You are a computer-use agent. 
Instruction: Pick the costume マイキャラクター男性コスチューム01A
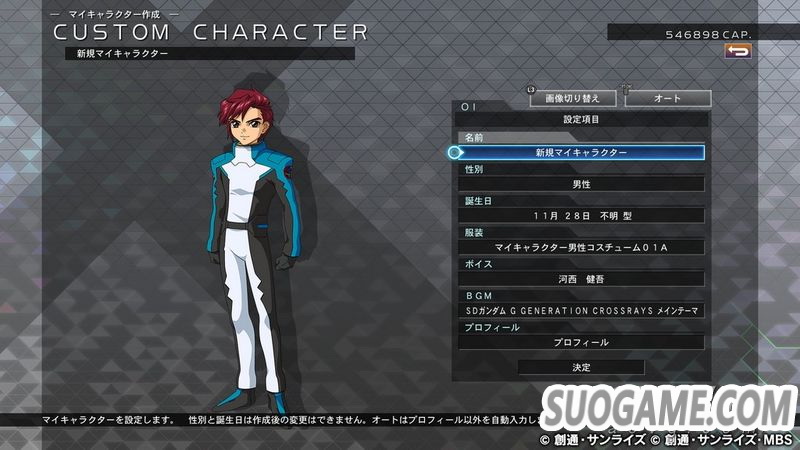(x=581, y=247)
